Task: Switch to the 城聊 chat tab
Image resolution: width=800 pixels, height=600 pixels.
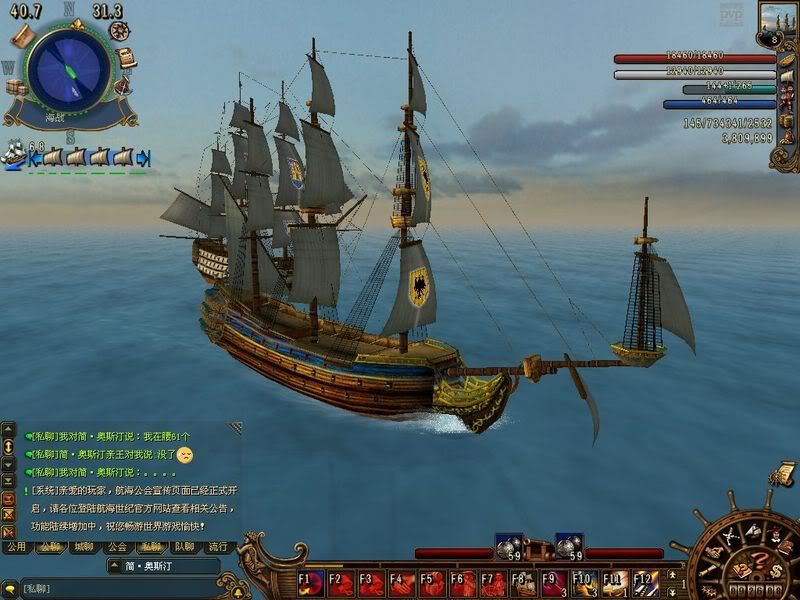Action: pos(82,547)
